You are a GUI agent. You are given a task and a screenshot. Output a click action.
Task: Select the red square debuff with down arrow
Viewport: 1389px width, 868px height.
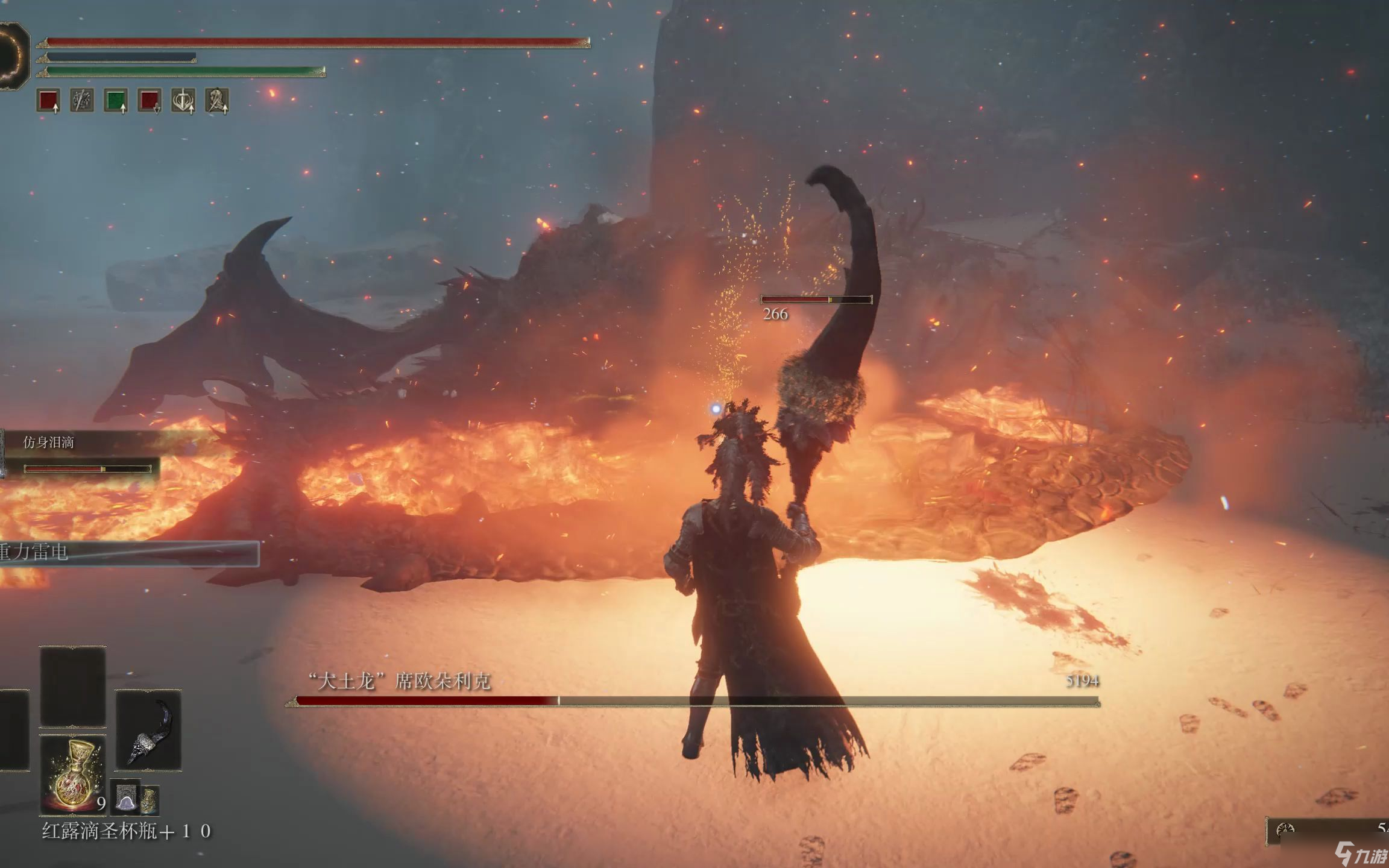tap(150, 100)
